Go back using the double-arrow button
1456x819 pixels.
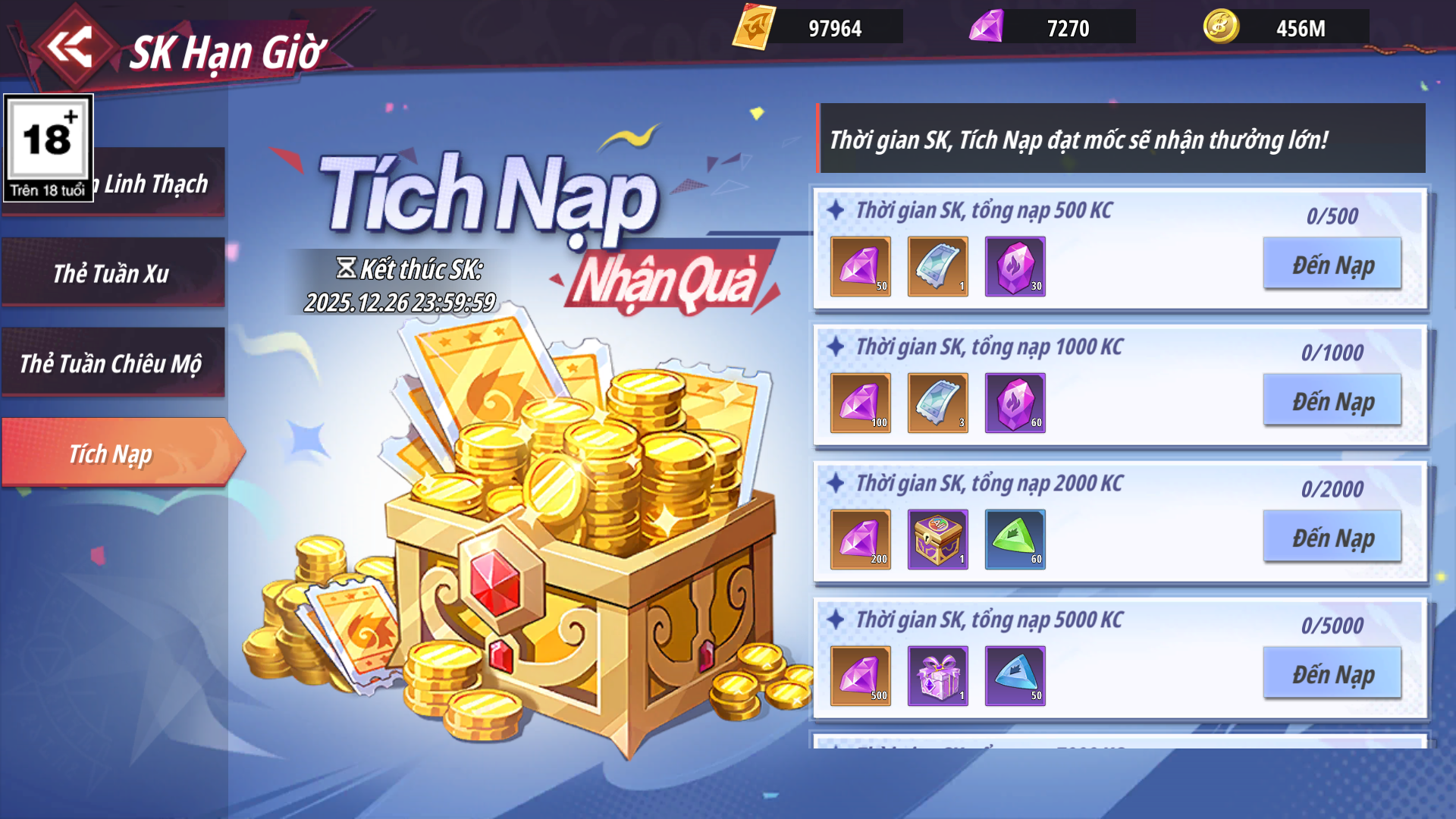[70, 47]
